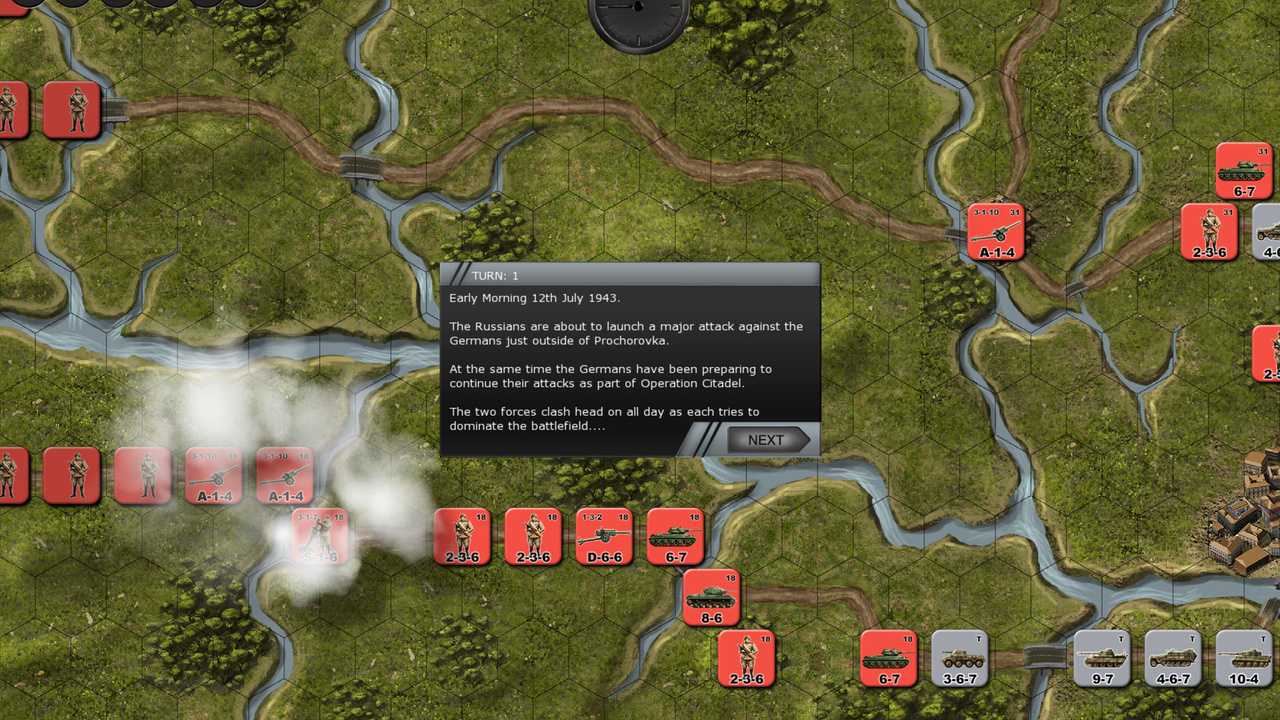Screen dimensions: 1280x720
Task: Select the grey 4-6-7 unit by the bridge
Action: pyautogui.click(x=1173, y=658)
